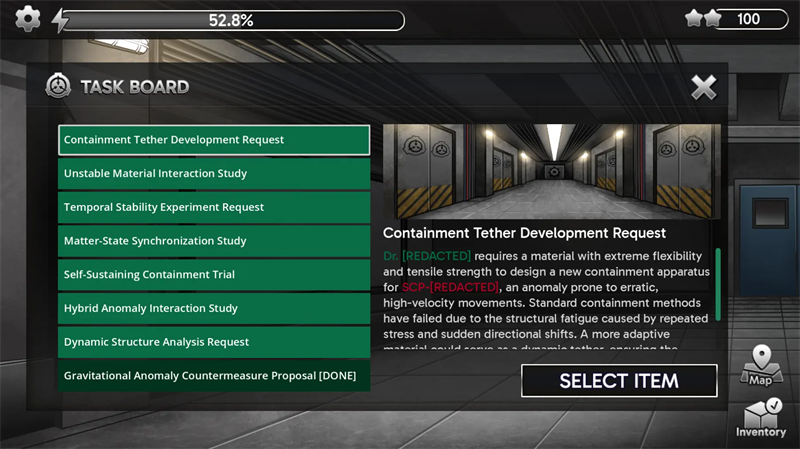Open Unstable Material Interaction Study entry
Image resolution: width=800 pixels, height=449 pixels.
213,174
